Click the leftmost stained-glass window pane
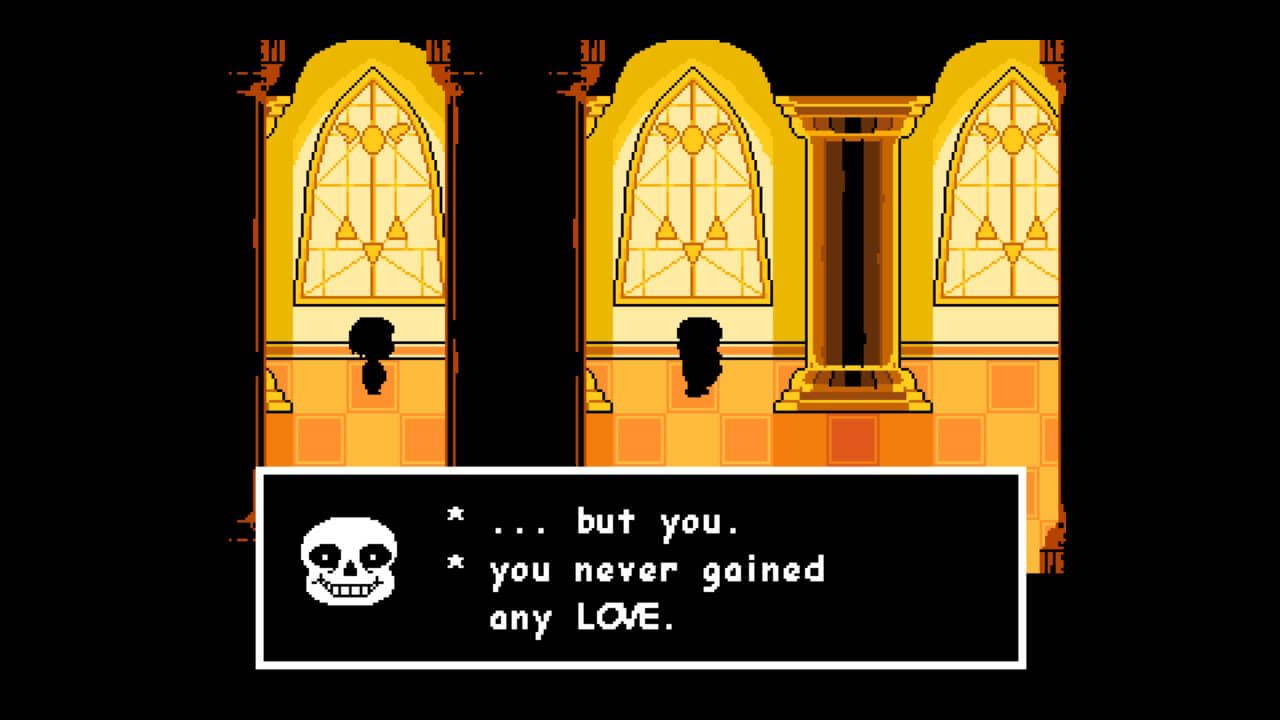The width and height of the screenshot is (1280, 720). 371,200
